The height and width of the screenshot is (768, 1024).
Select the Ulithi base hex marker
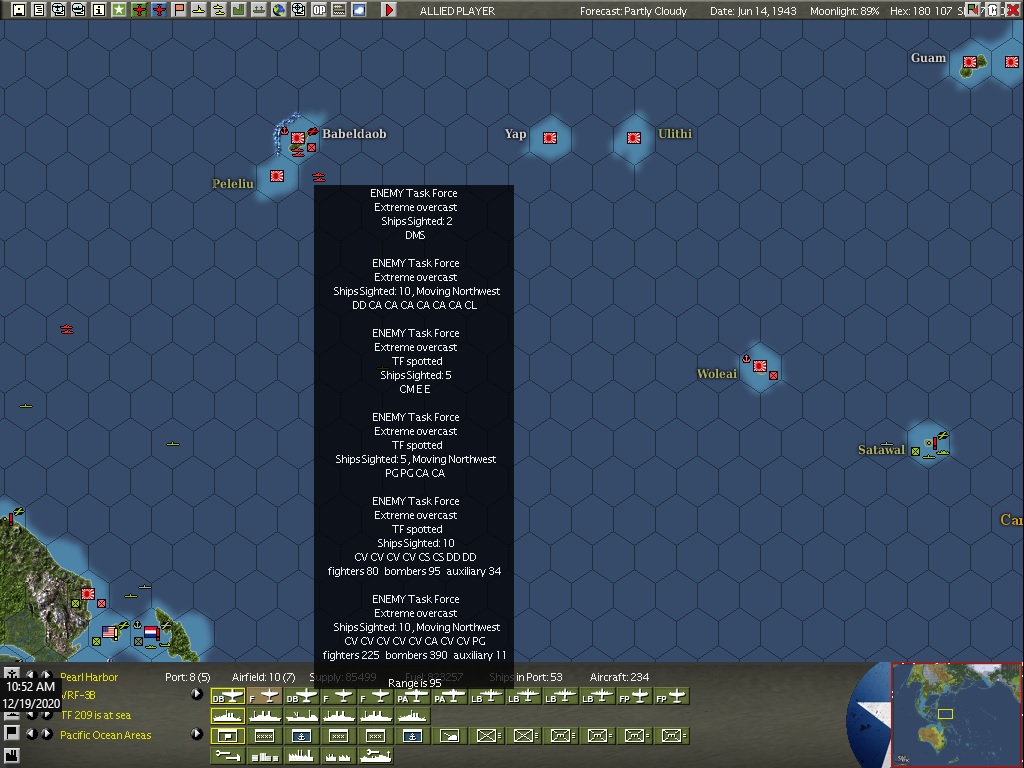tap(634, 138)
